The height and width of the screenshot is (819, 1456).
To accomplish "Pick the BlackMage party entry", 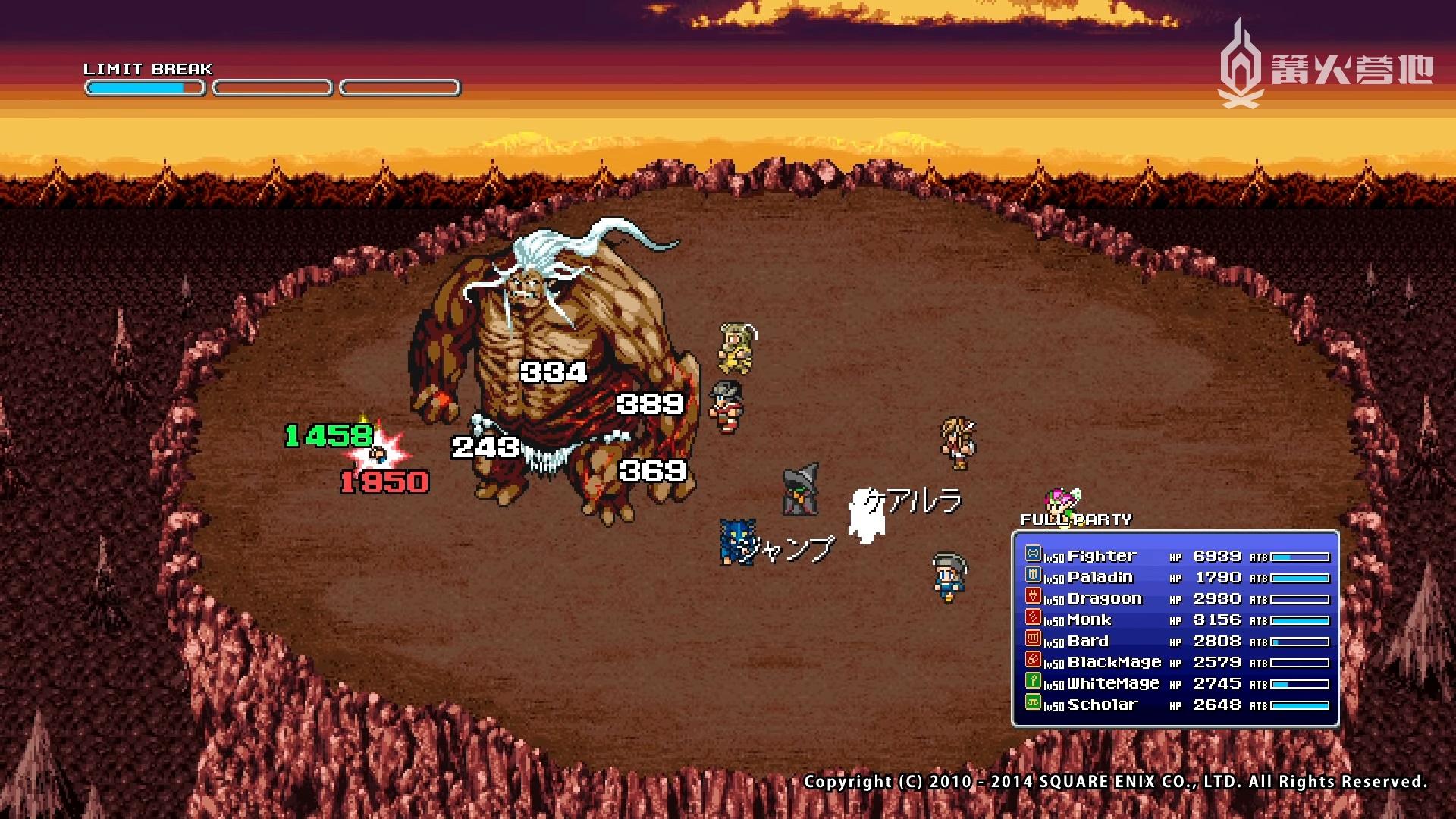I will (1113, 663).
